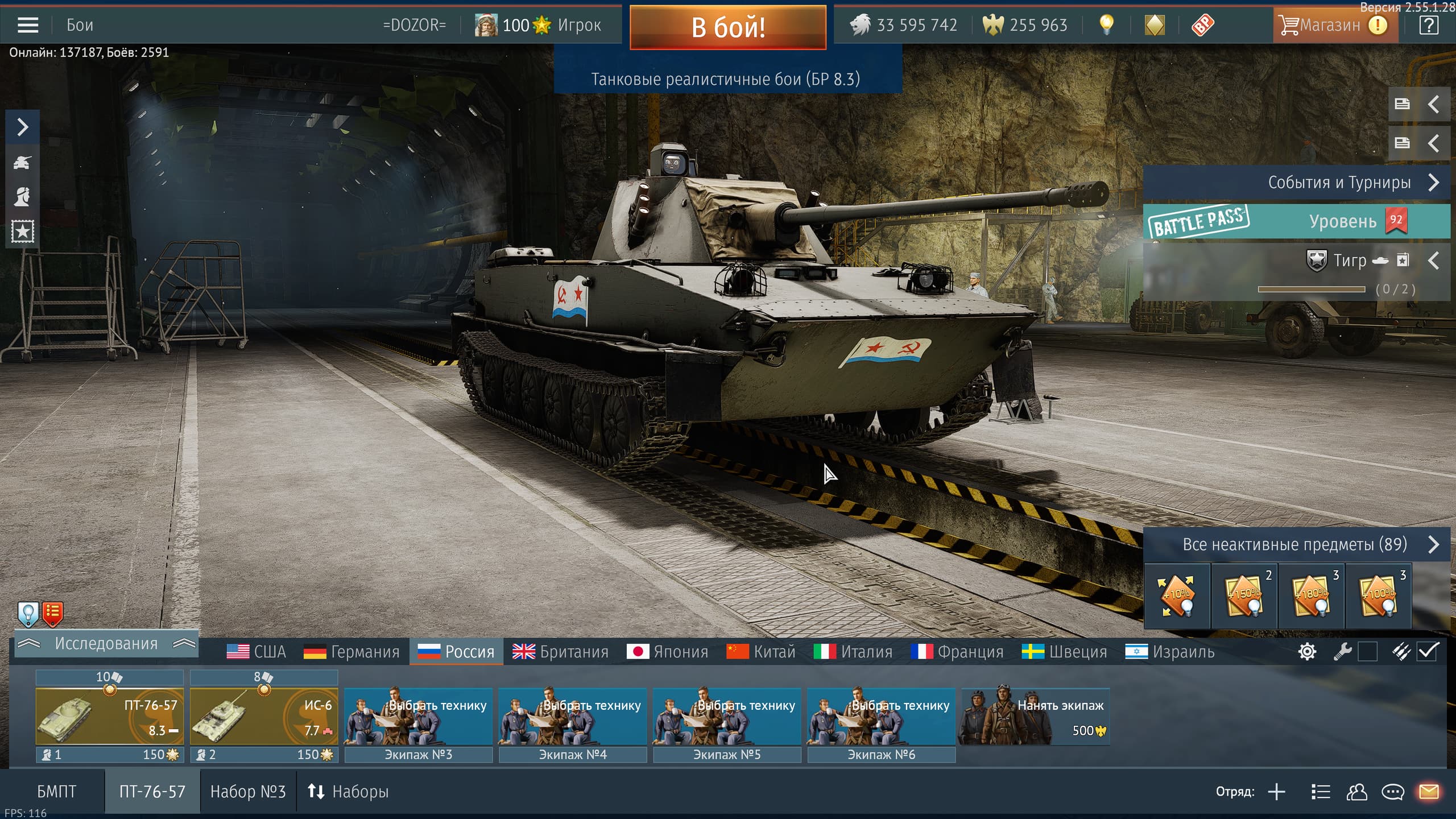Screen dimensions: 1456x819
Task: Switch to the БМПТ preset tab
Action: 56,792
